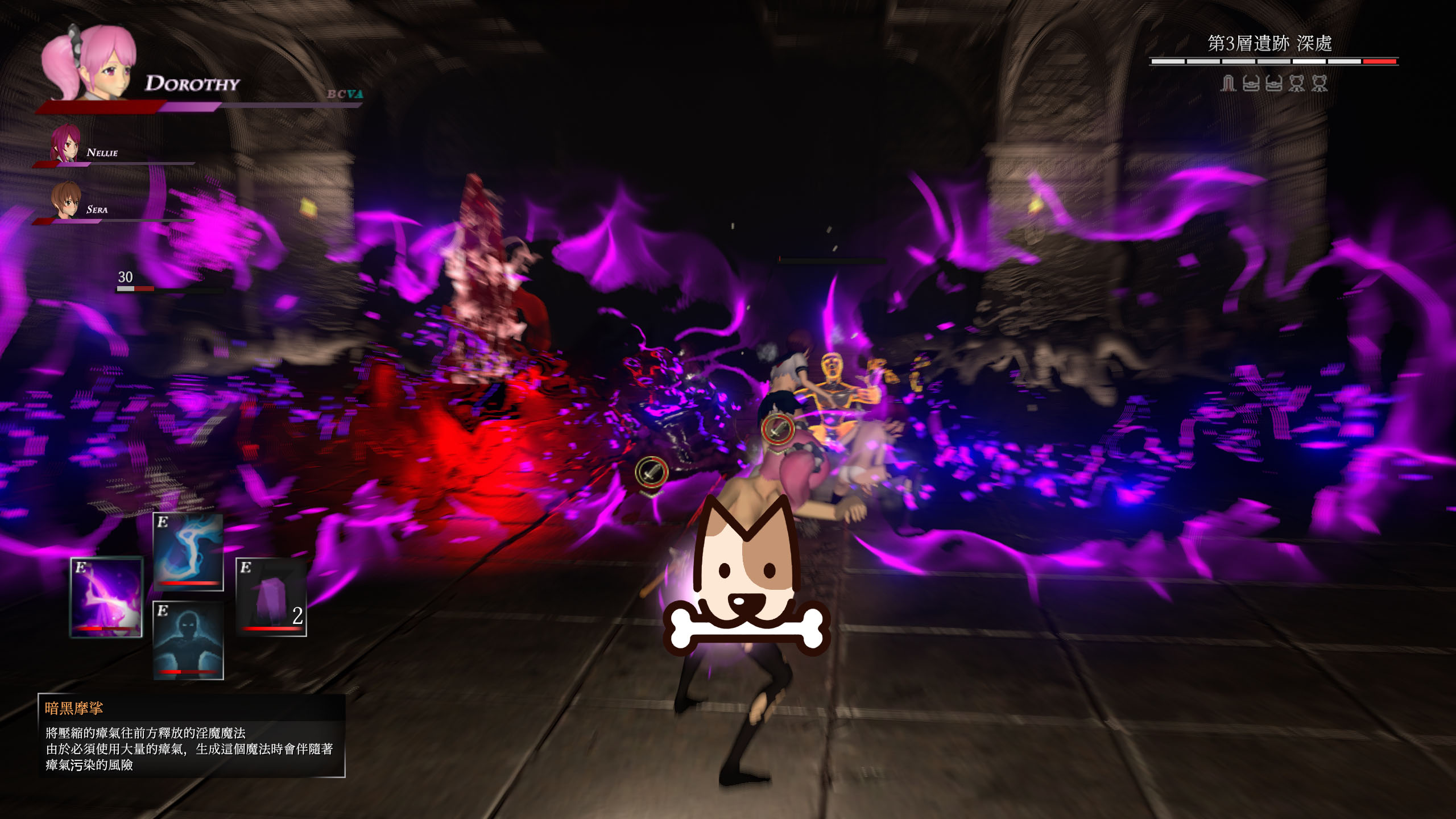Activate the blue lightning skill icon
The height and width of the screenshot is (819, 1456).
pos(188,552)
